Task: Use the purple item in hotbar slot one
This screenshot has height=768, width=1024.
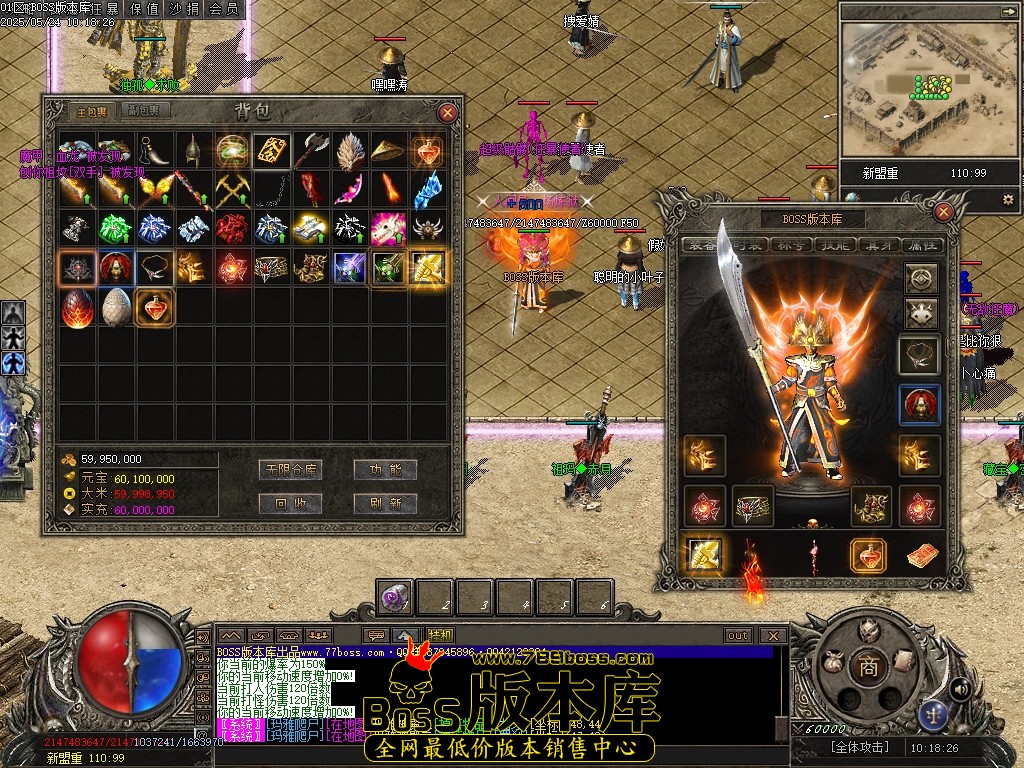Action: [394, 598]
